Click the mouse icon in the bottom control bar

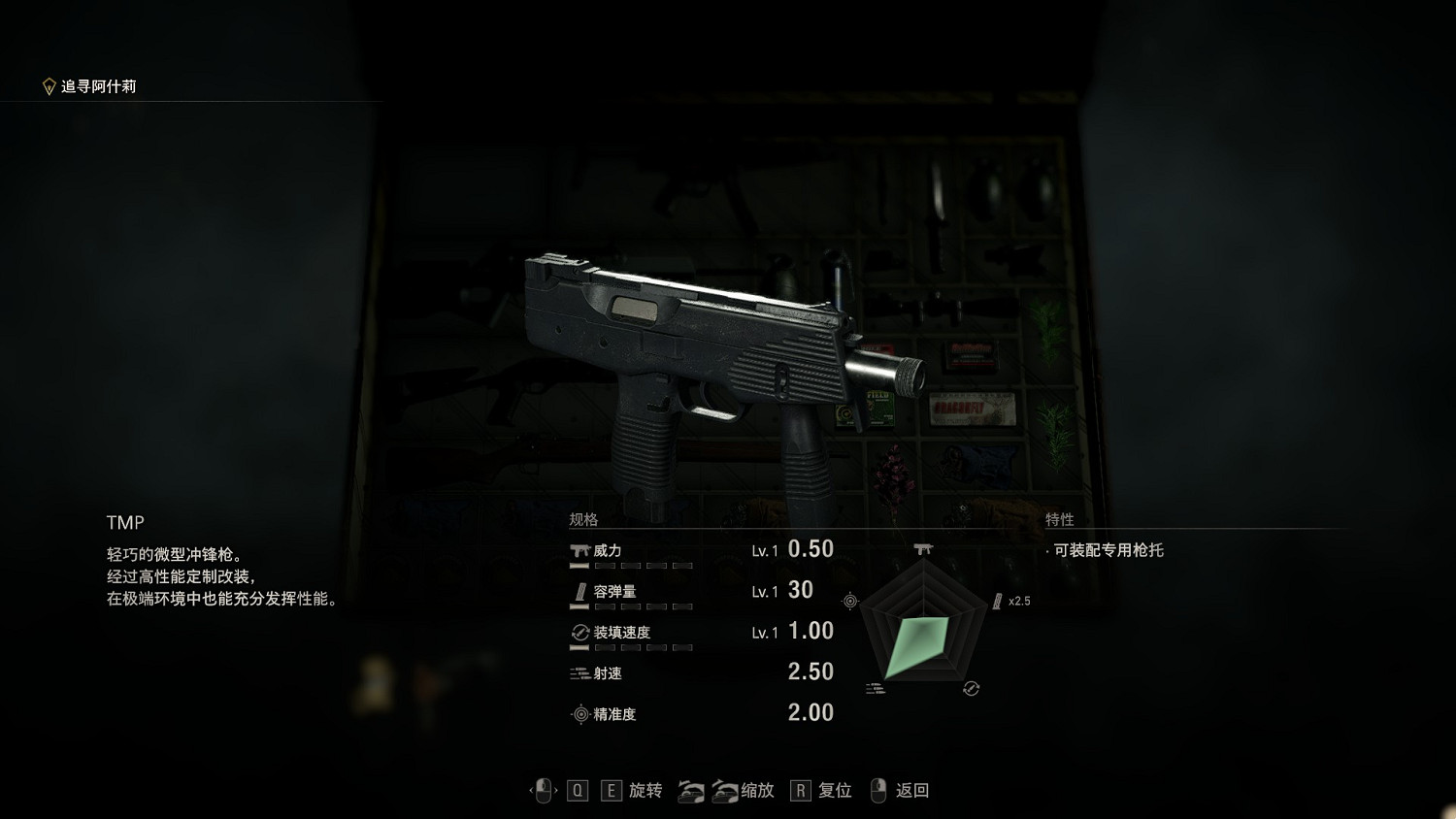(544, 790)
